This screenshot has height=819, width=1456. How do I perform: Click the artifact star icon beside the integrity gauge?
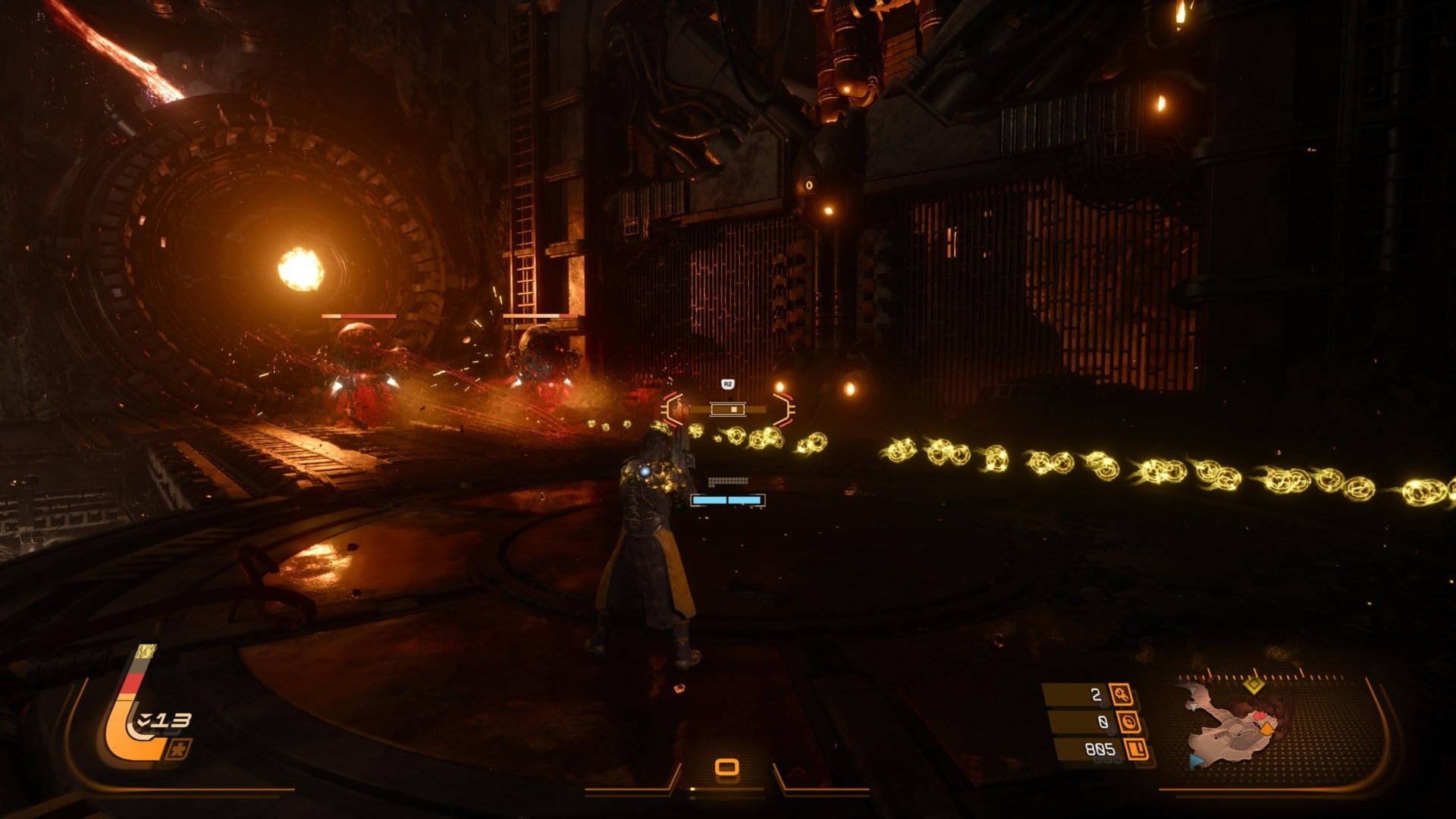(x=179, y=750)
